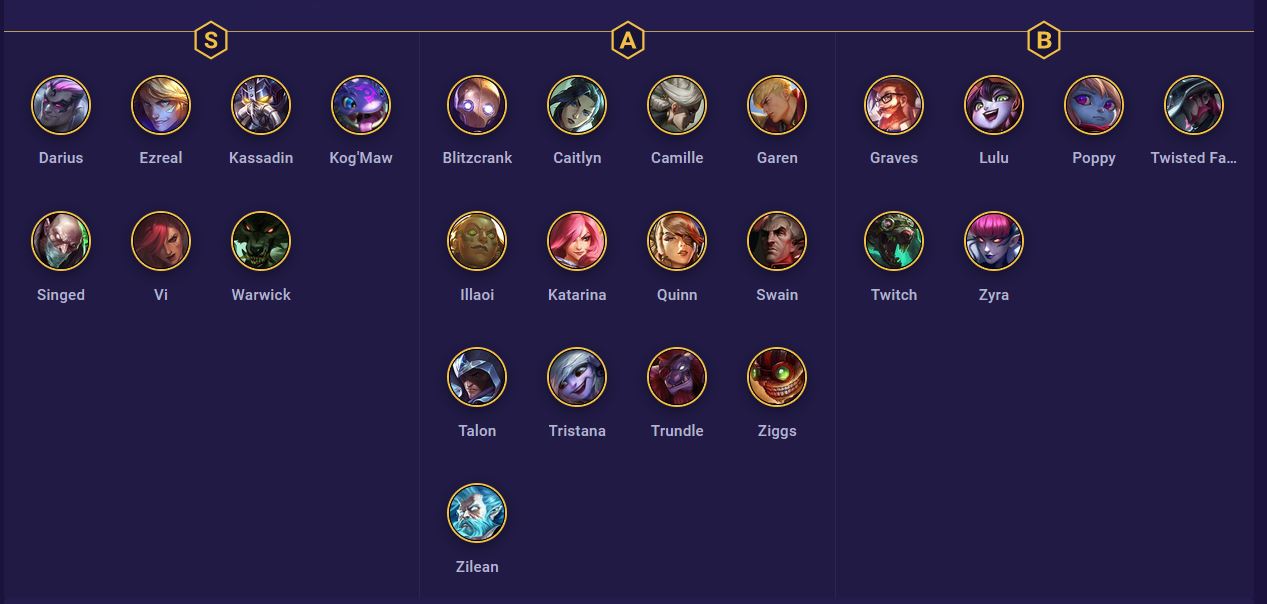This screenshot has height=604, width=1267.
Task: Choose Kassadin from the S tier list
Action: click(261, 105)
